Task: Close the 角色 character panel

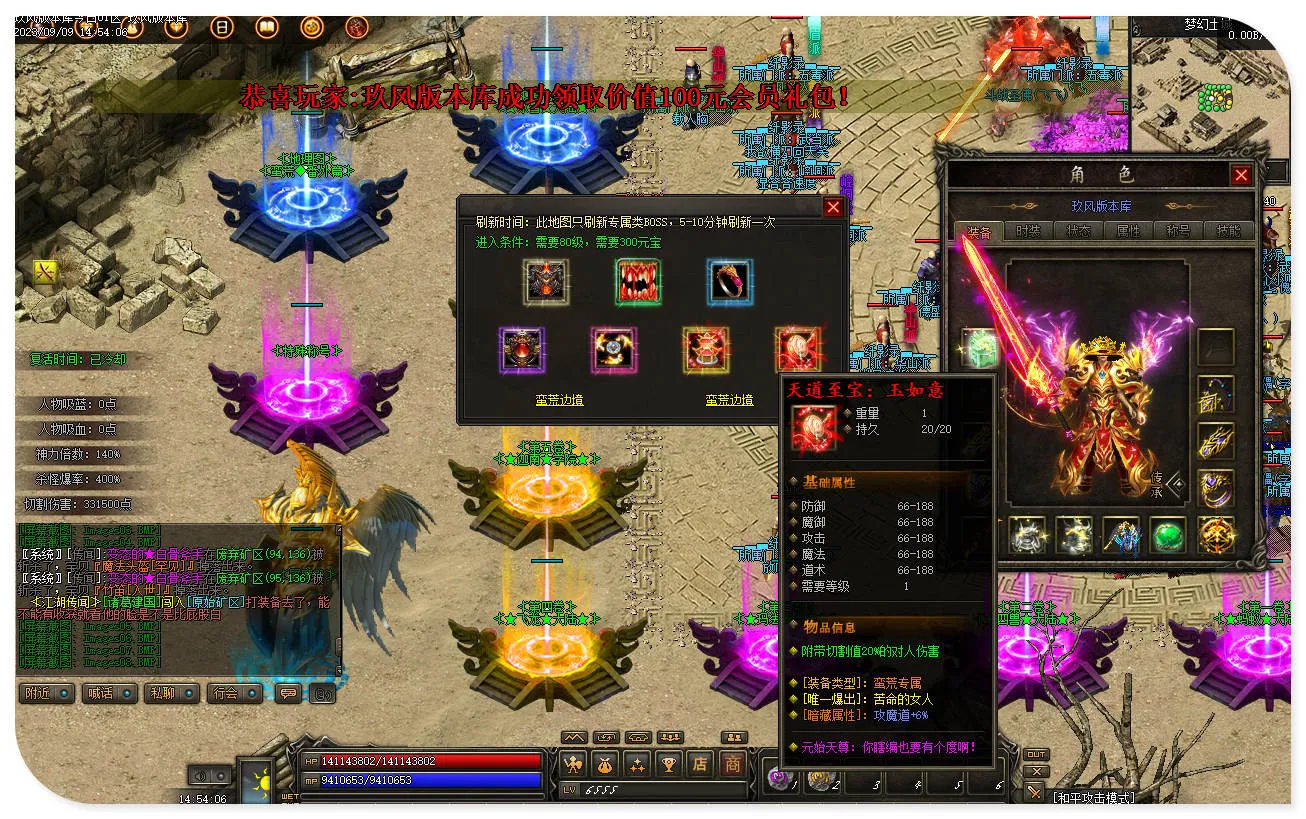Action: 1241,175
